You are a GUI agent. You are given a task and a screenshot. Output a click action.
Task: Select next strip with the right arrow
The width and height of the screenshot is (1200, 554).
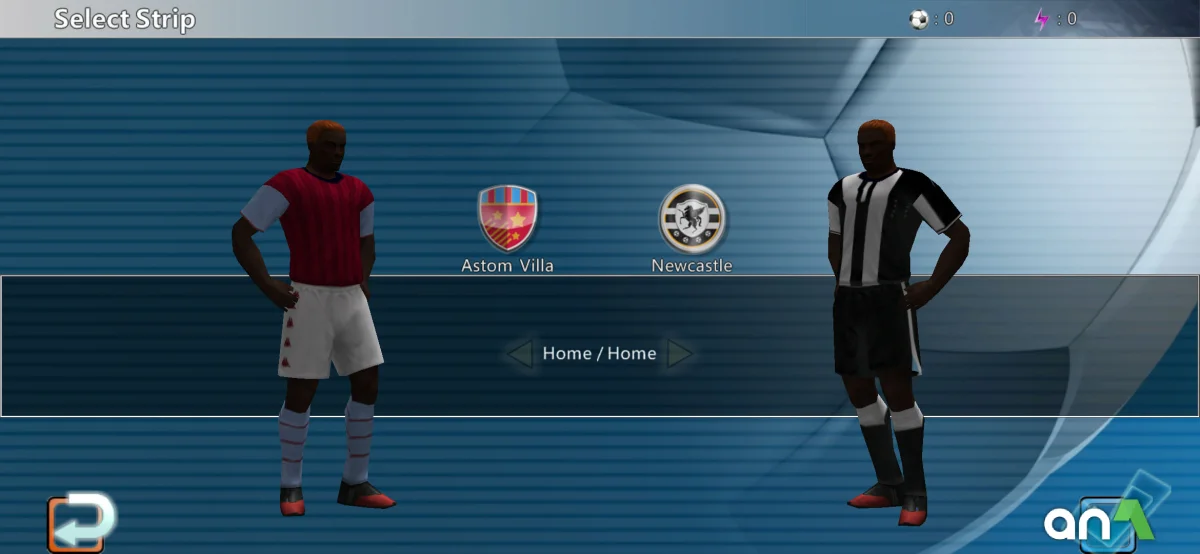click(x=679, y=354)
